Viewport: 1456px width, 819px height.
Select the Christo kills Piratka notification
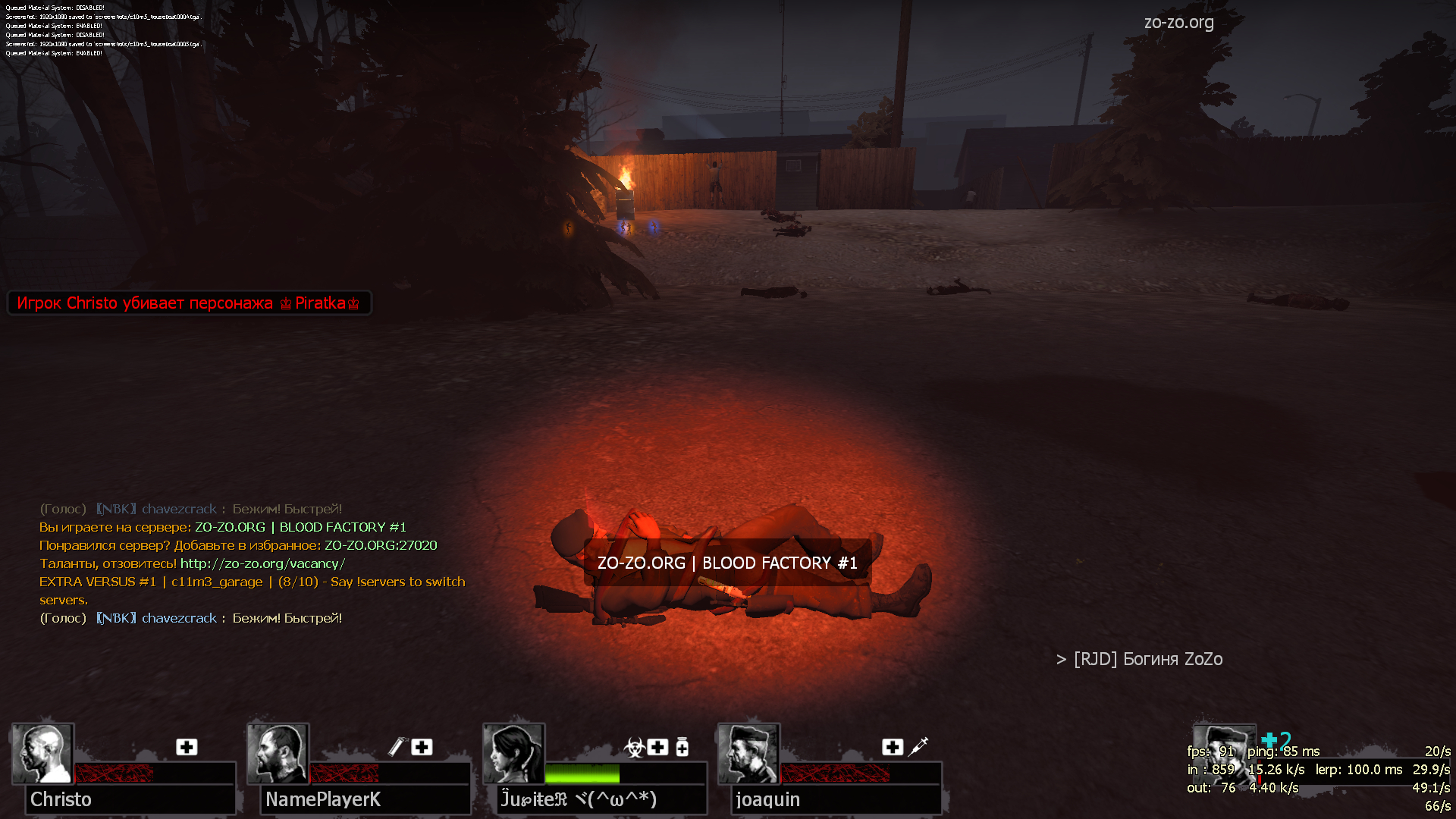pyautogui.click(x=189, y=303)
